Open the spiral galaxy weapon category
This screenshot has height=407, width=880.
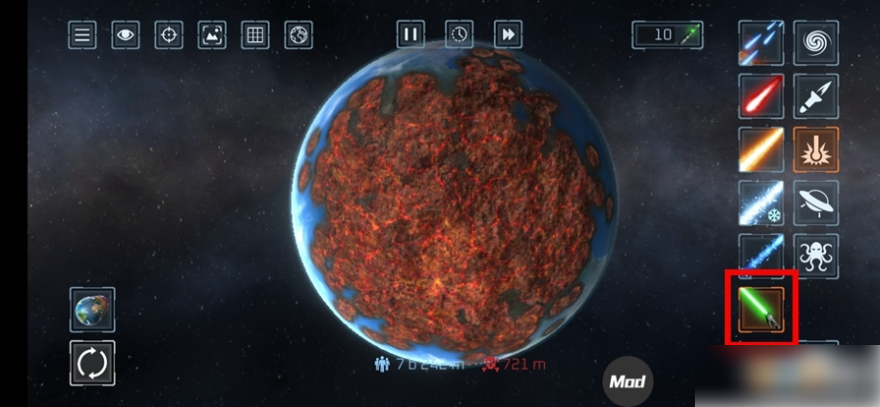click(x=816, y=43)
